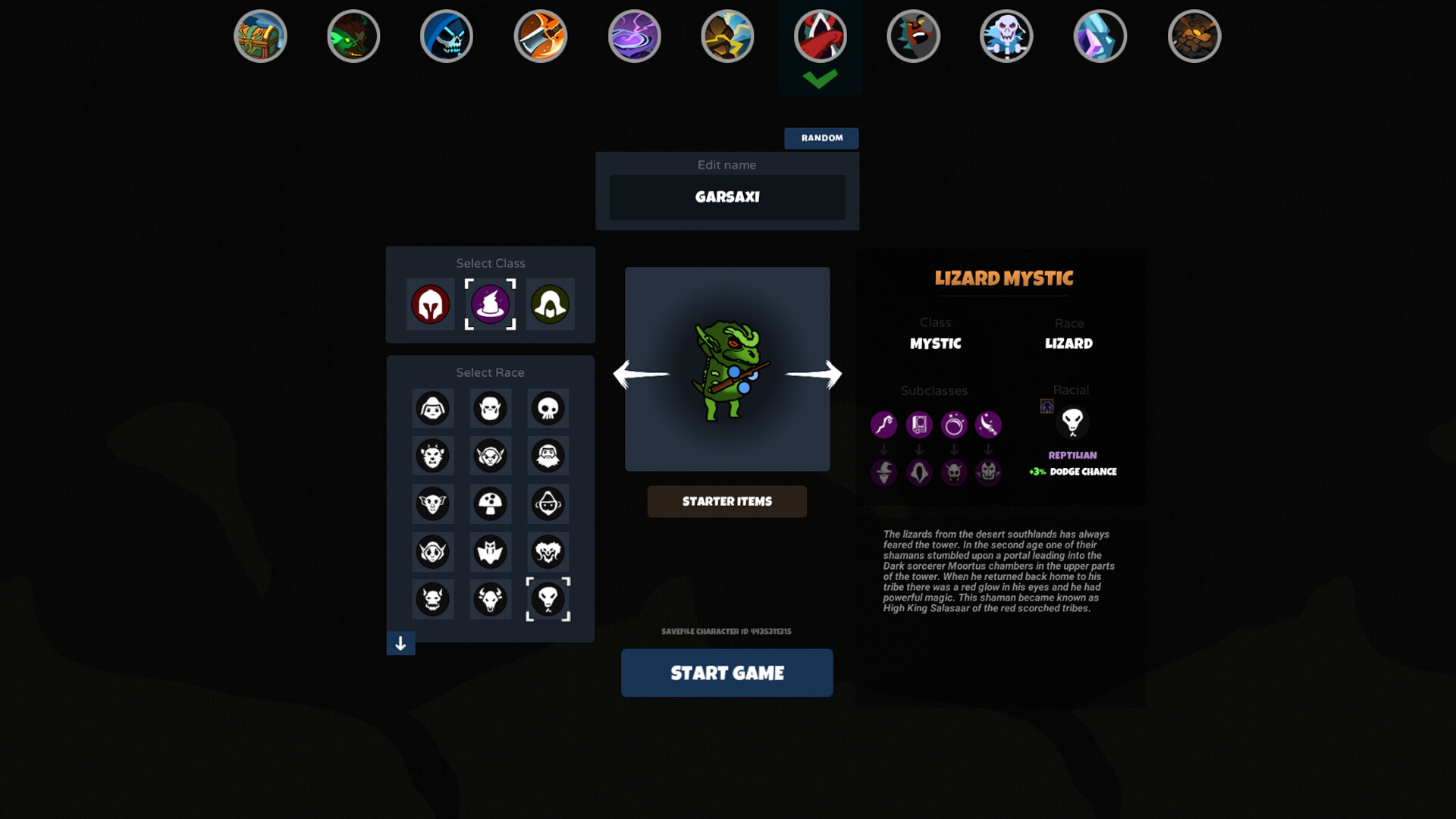Pick the mushroom race icon

tap(491, 504)
